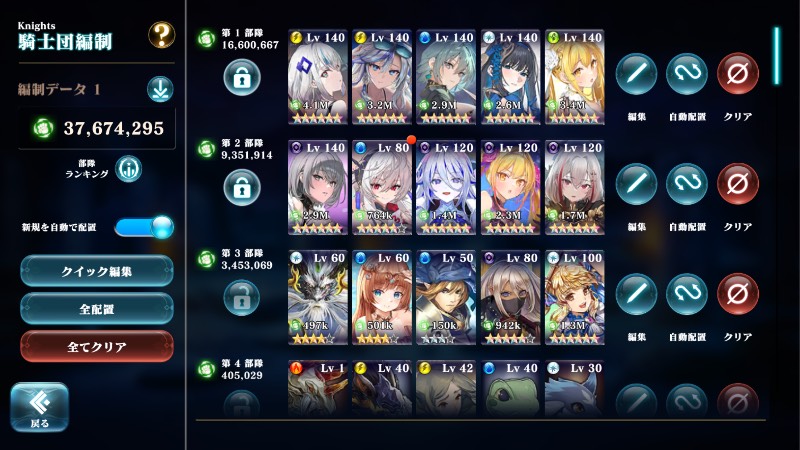
Task: Go back with the 戻る button
Action: click(39, 406)
